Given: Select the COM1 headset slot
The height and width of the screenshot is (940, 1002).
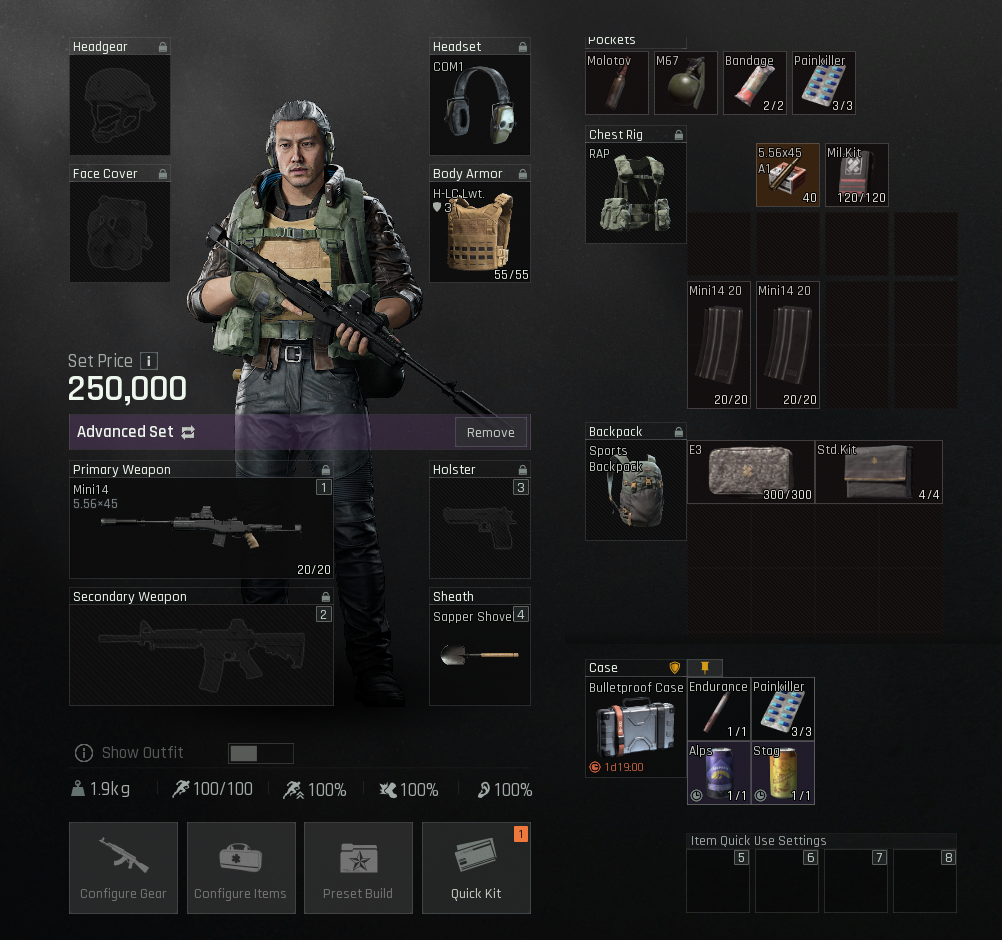Looking at the screenshot, I should 479,105.
